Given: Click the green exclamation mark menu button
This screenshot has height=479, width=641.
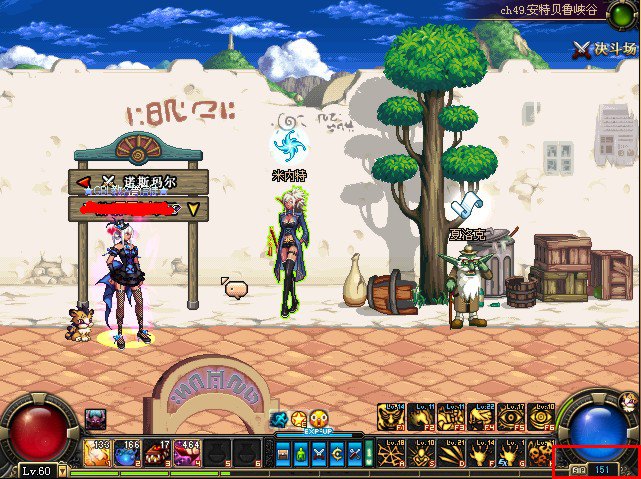Looking at the screenshot, I should point(367,453).
